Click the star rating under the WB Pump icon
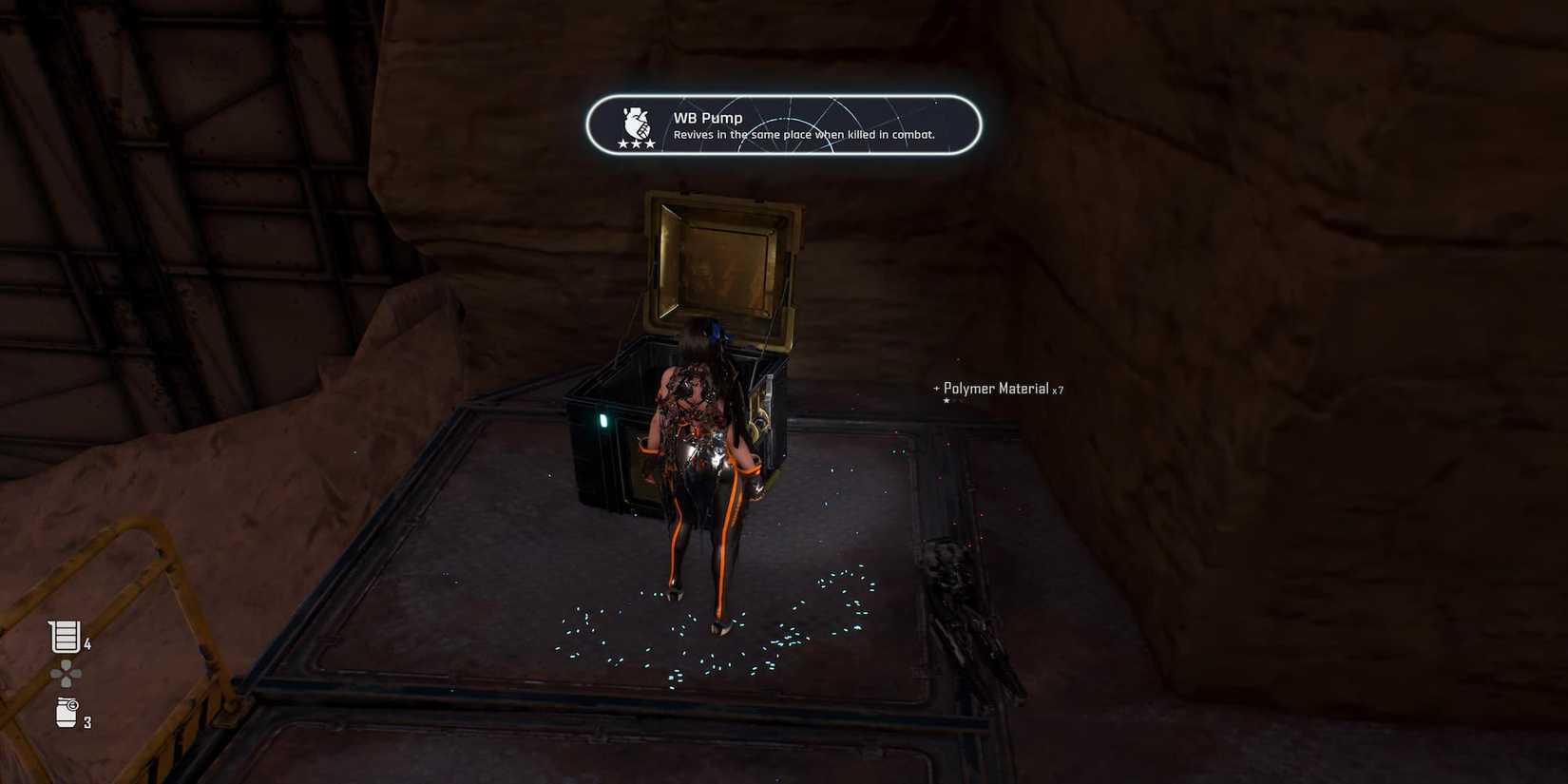 point(635,144)
